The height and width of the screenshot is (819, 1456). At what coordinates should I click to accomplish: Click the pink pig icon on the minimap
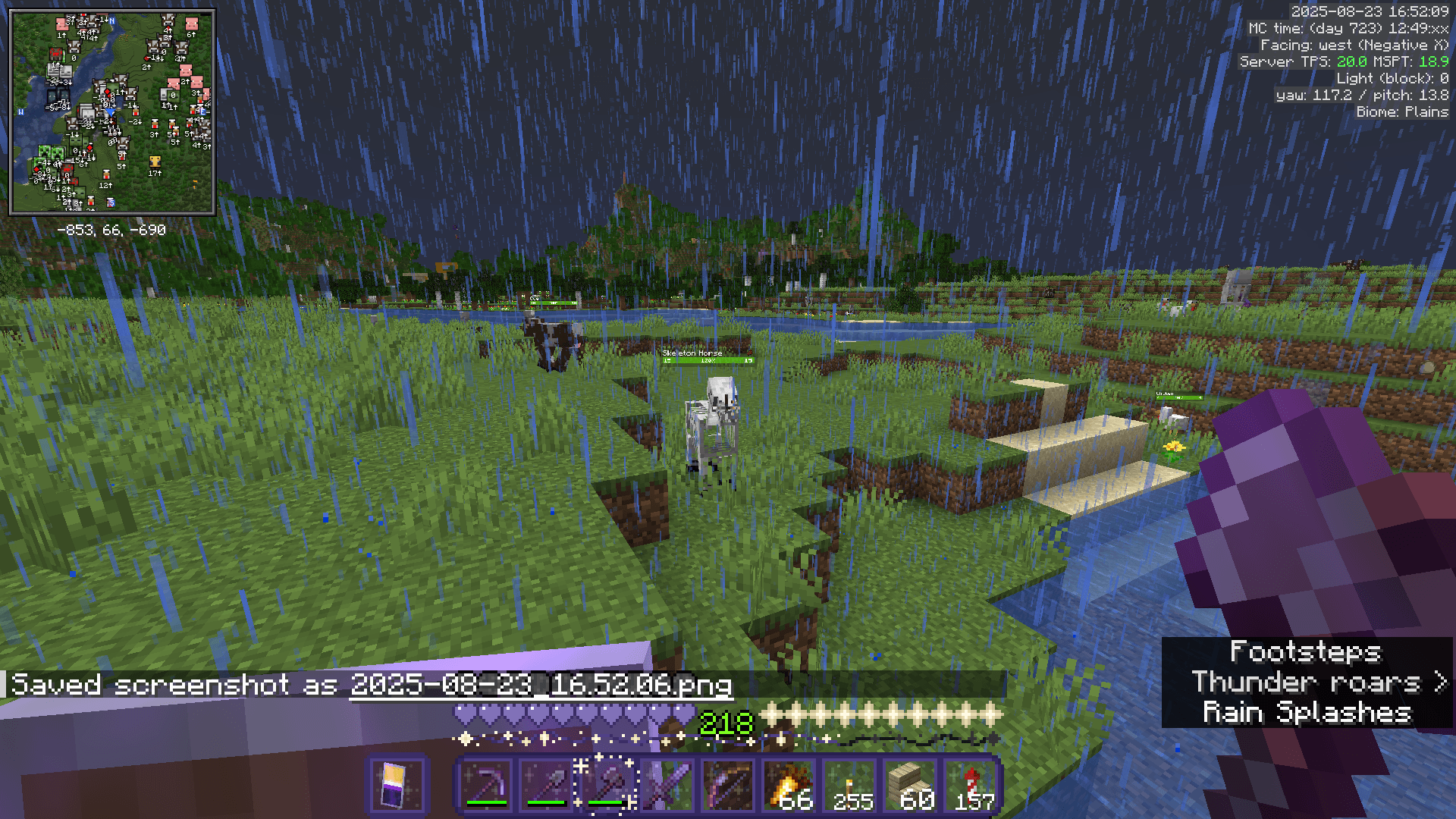pos(193,24)
